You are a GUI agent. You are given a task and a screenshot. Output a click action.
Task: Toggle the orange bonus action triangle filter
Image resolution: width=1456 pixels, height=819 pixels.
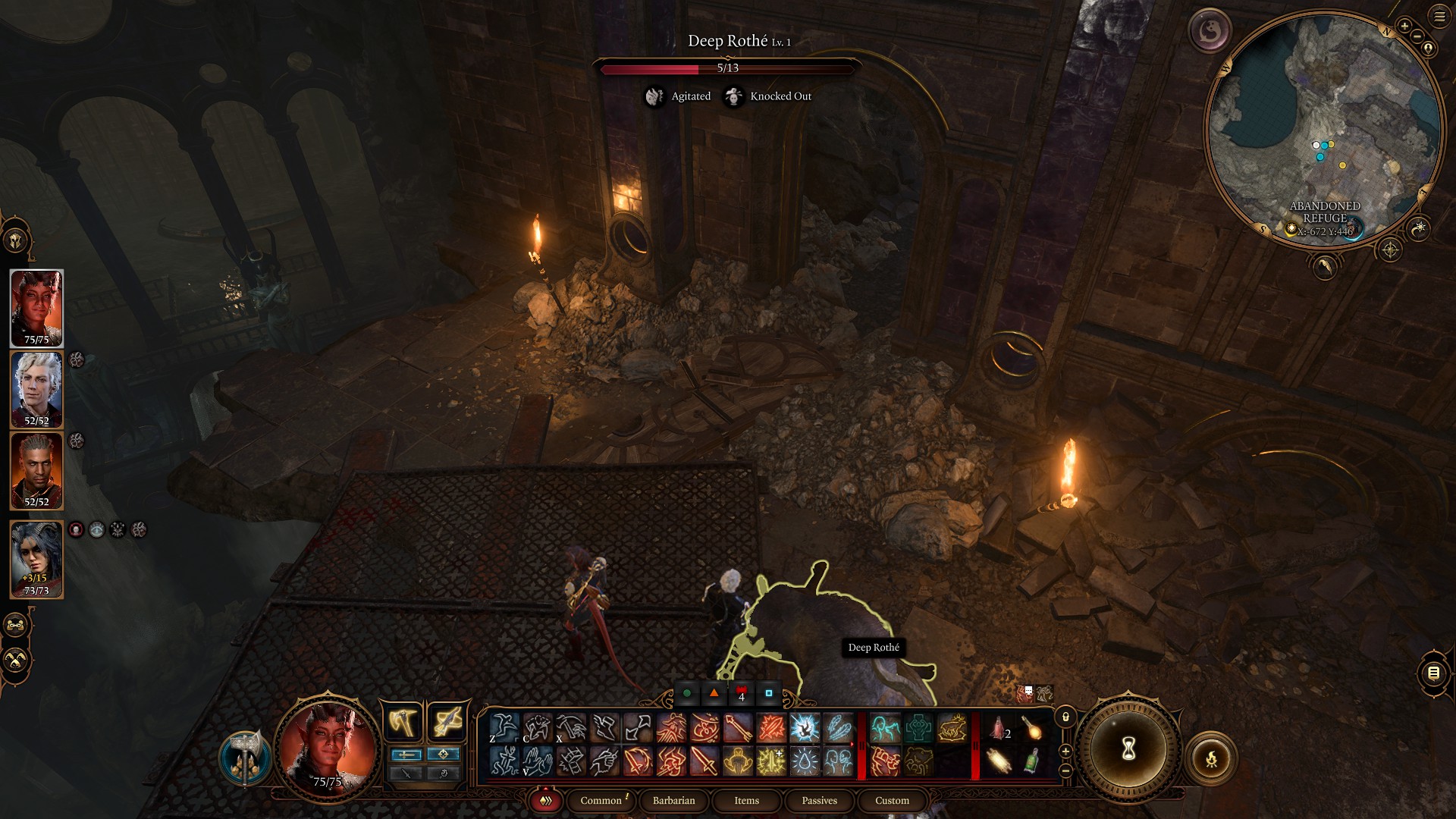pos(714,693)
